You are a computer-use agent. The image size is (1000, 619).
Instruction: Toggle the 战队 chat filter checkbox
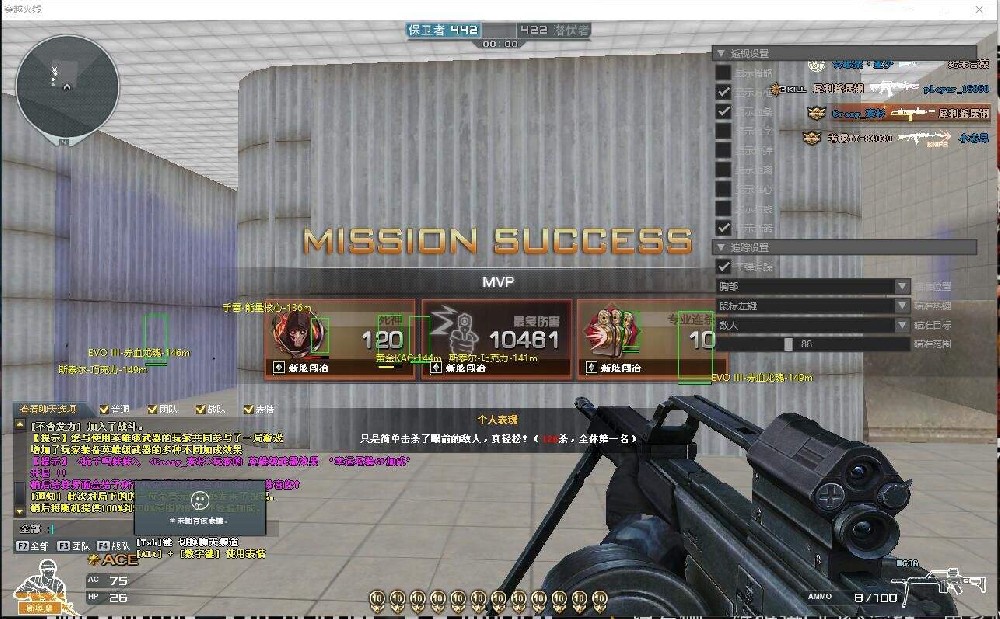(201, 409)
